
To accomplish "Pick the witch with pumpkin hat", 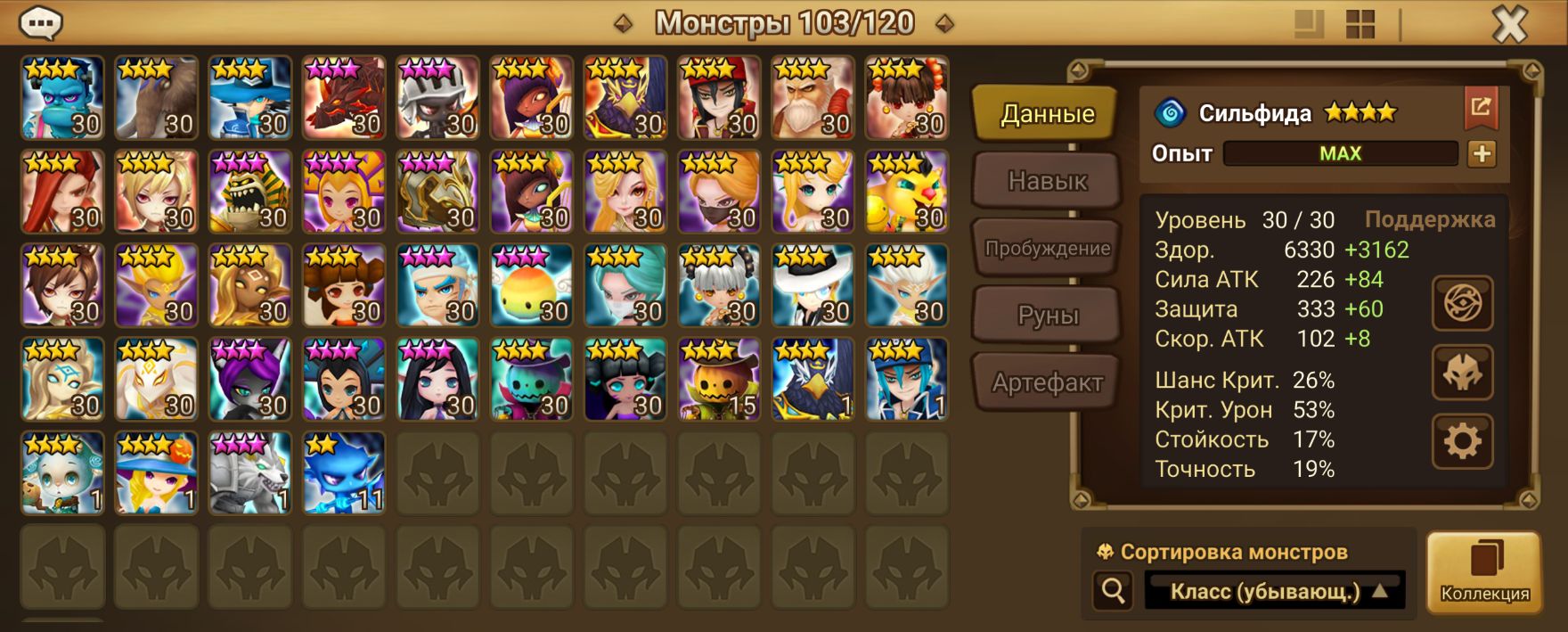I will point(156,473).
